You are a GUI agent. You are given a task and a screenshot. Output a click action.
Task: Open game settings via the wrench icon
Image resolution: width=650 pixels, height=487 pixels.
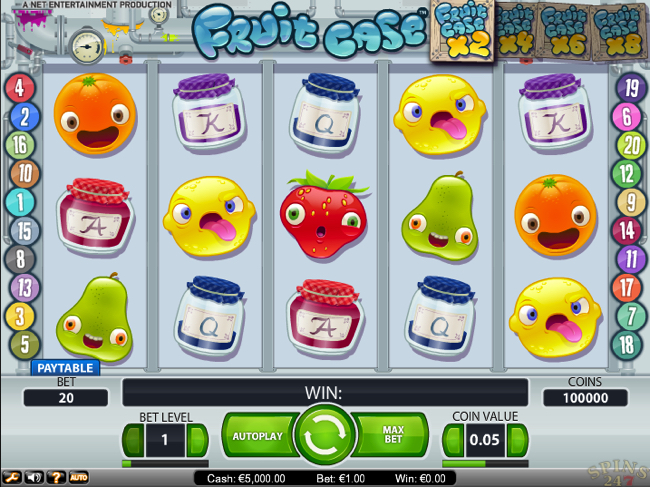(11, 478)
